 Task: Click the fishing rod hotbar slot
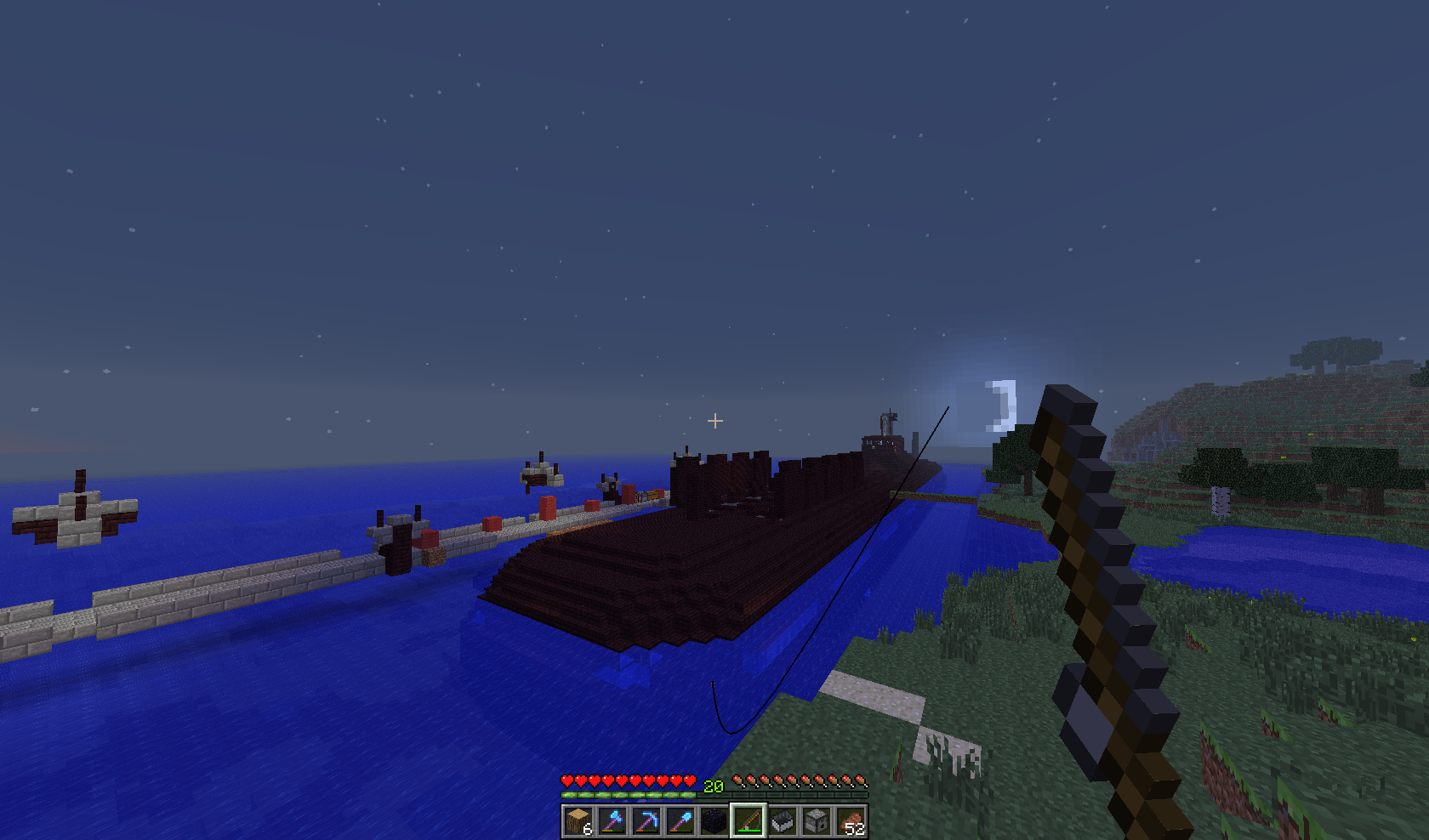point(749,821)
